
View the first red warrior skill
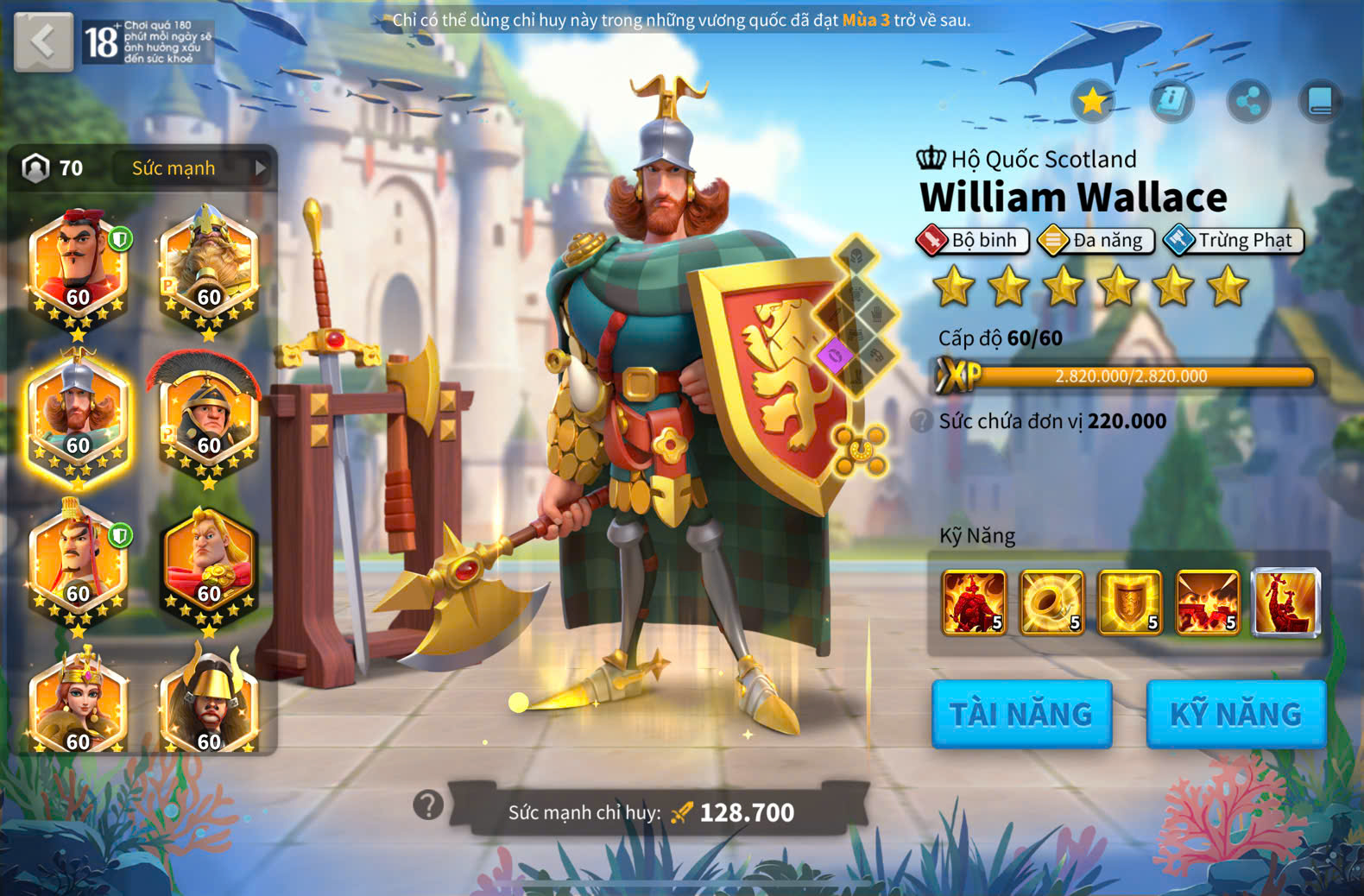974,602
